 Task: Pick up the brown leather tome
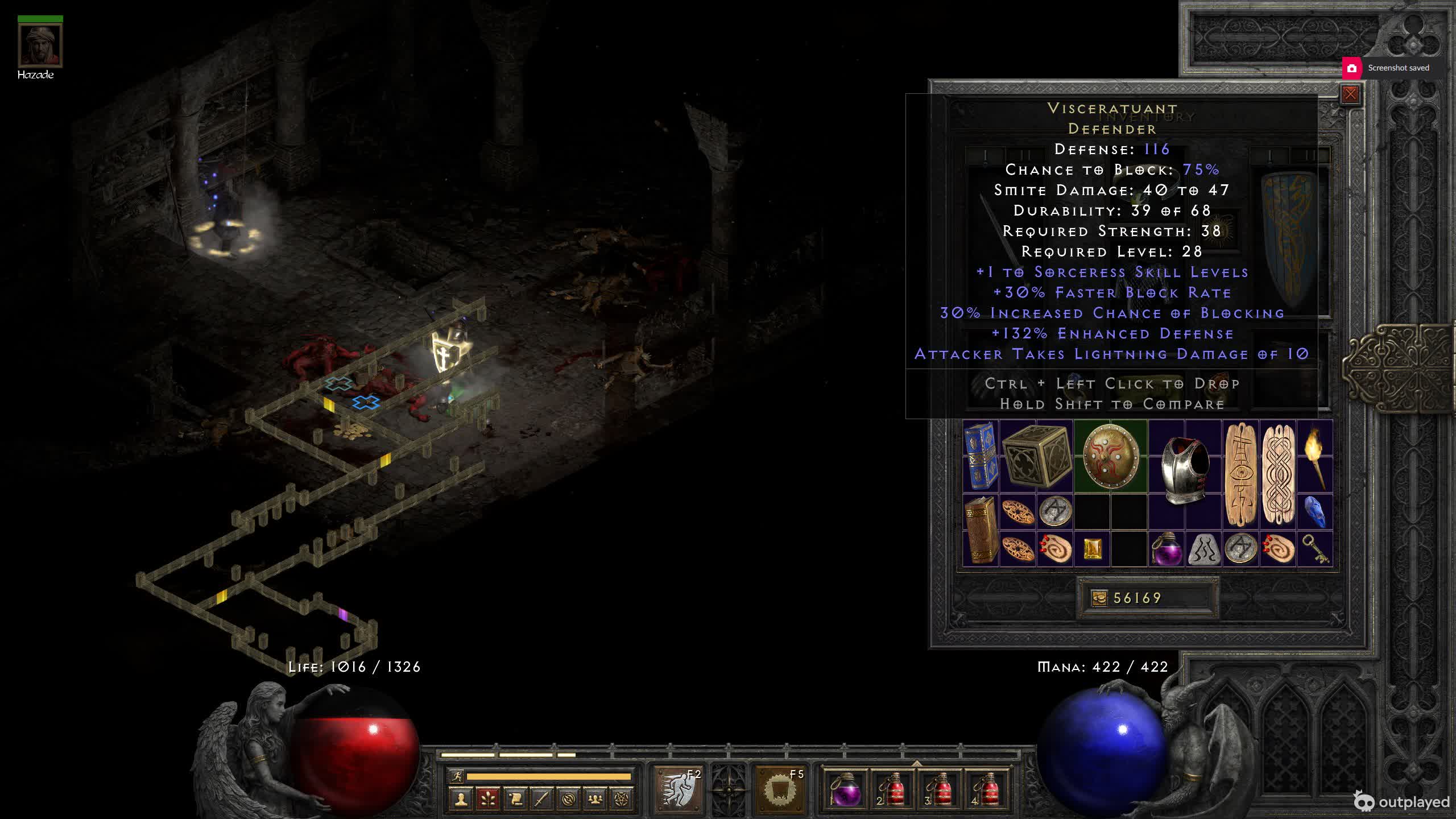pyautogui.click(x=981, y=530)
